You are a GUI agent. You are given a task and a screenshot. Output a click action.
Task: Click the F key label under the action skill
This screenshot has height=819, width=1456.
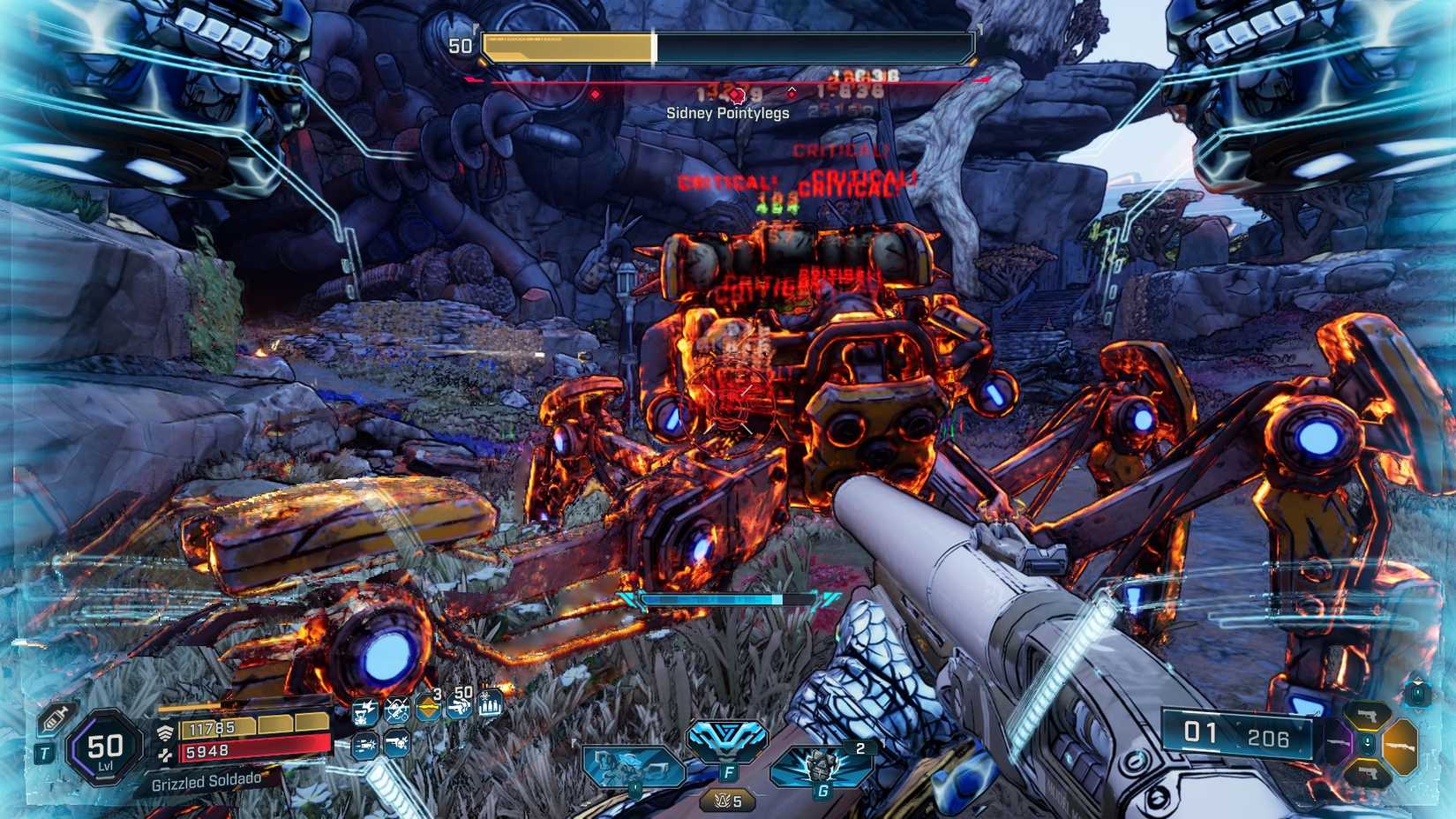729,771
